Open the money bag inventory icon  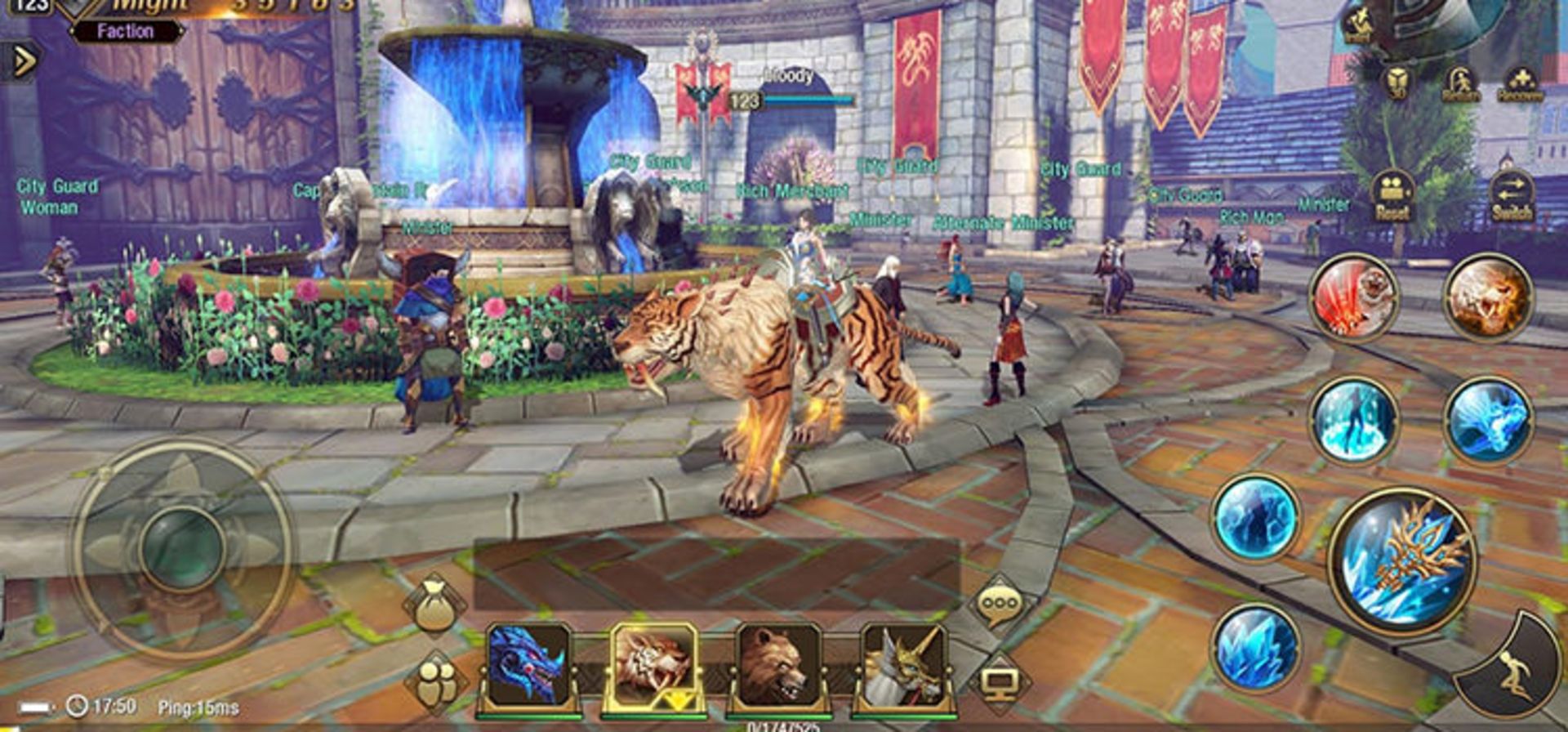point(434,605)
